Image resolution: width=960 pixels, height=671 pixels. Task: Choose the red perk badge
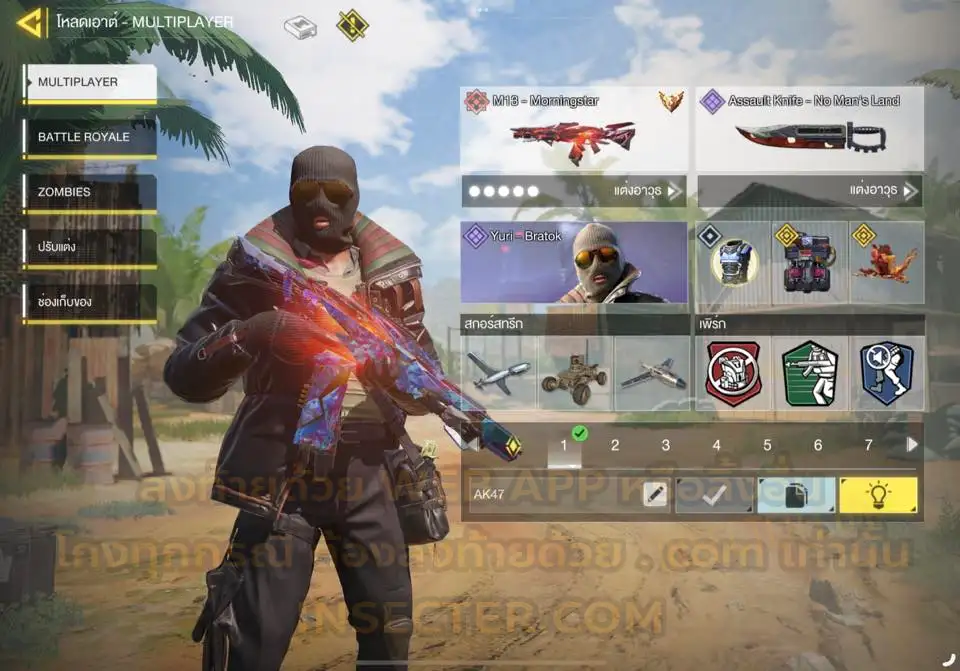(x=734, y=374)
